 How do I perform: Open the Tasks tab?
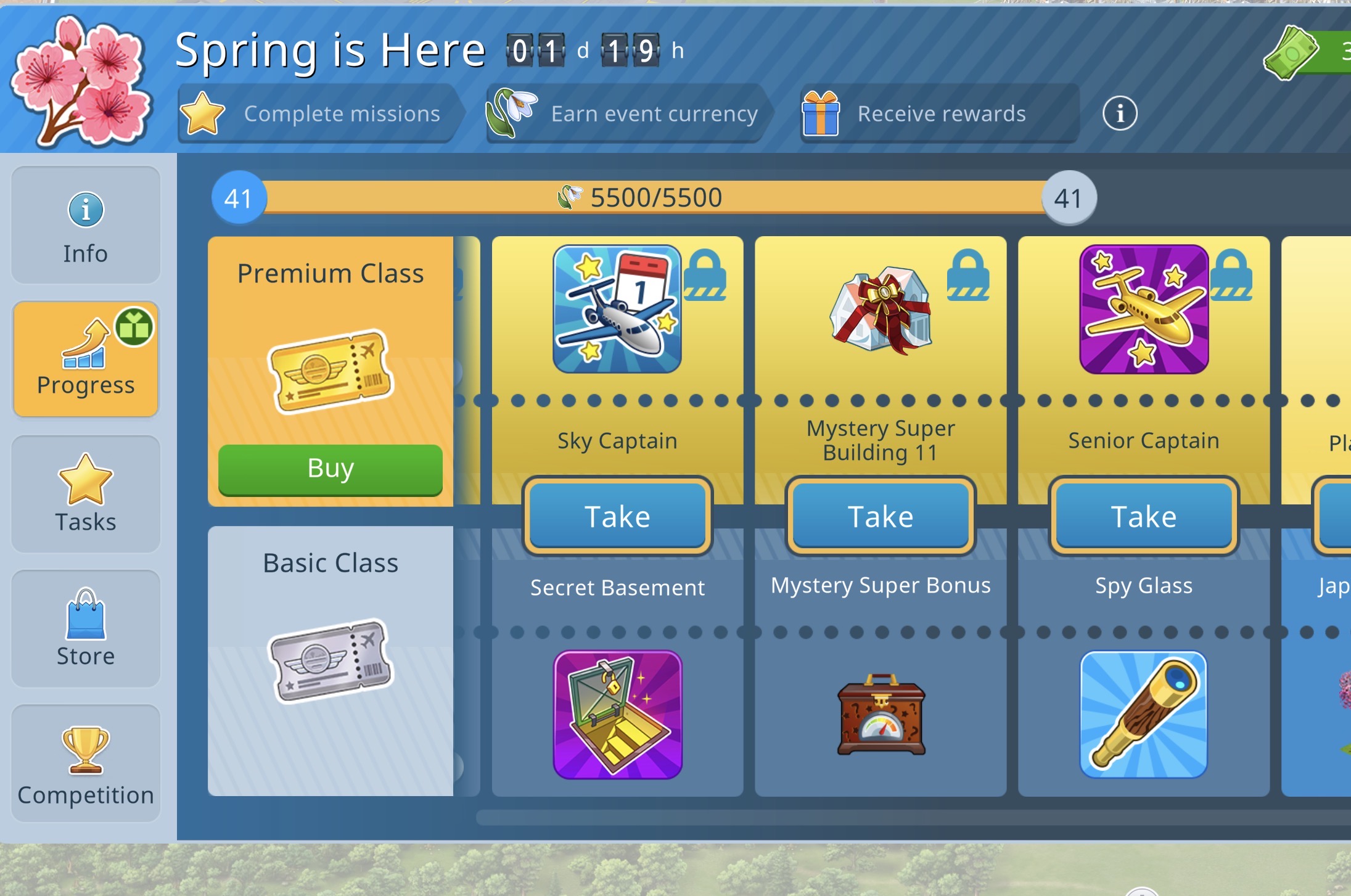coord(86,494)
